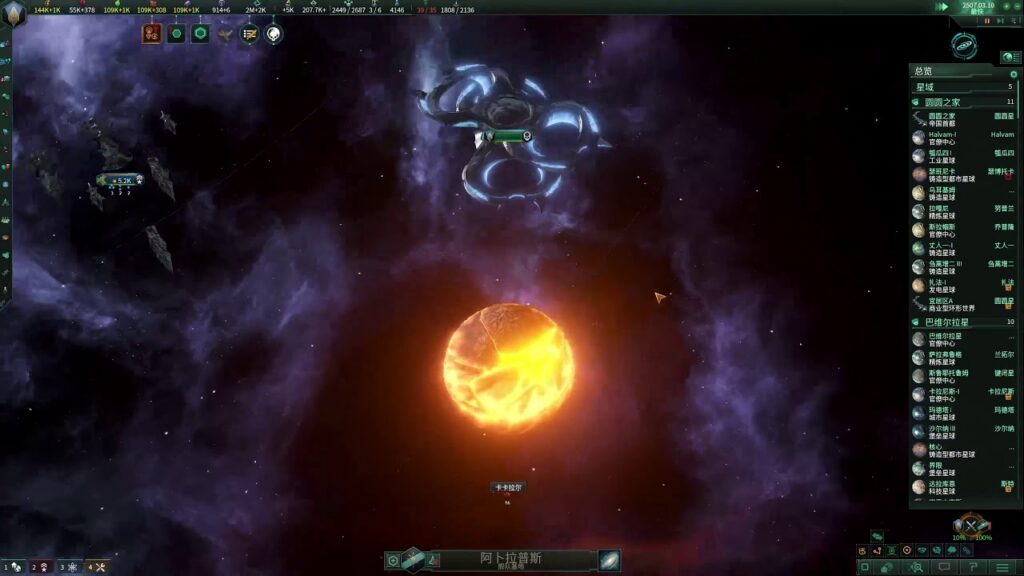Image resolution: width=1024 pixels, height=576 pixels.
Task: Click the 阿卜拉普斯 system name bar
Action: [x=510, y=560]
